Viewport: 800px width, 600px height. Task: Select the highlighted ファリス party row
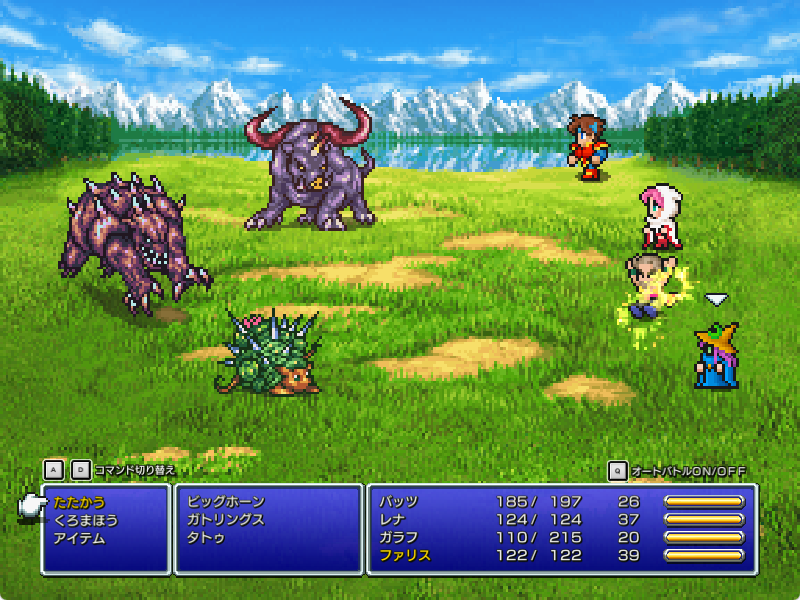[405, 556]
